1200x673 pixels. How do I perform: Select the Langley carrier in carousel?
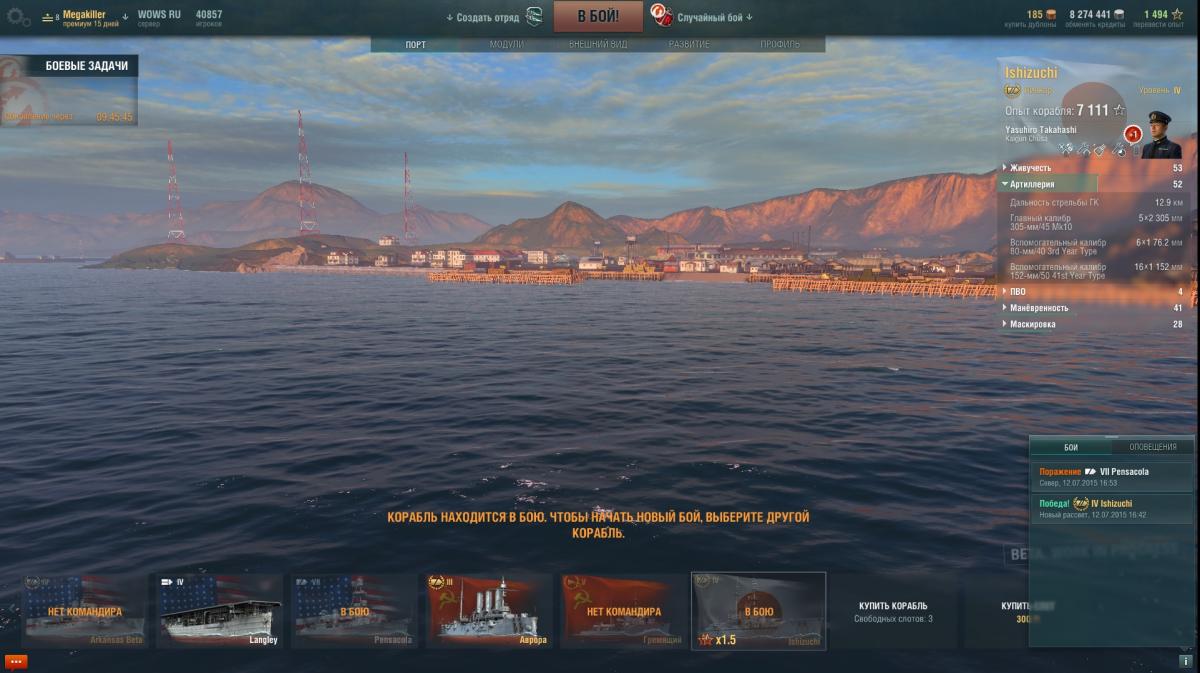point(220,610)
